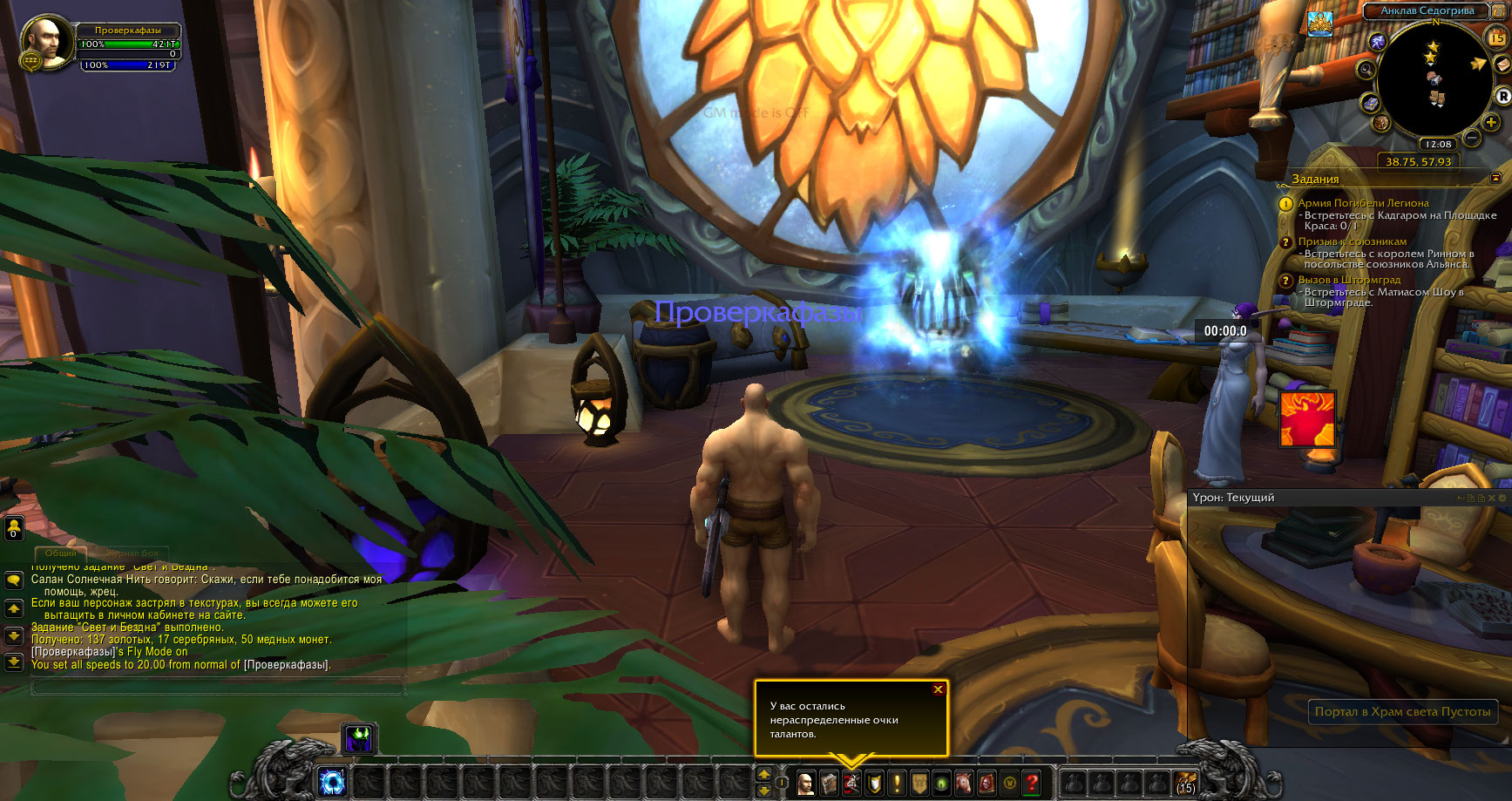Zoom in the minimap with plus button
The height and width of the screenshot is (801, 1512).
[1491, 123]
